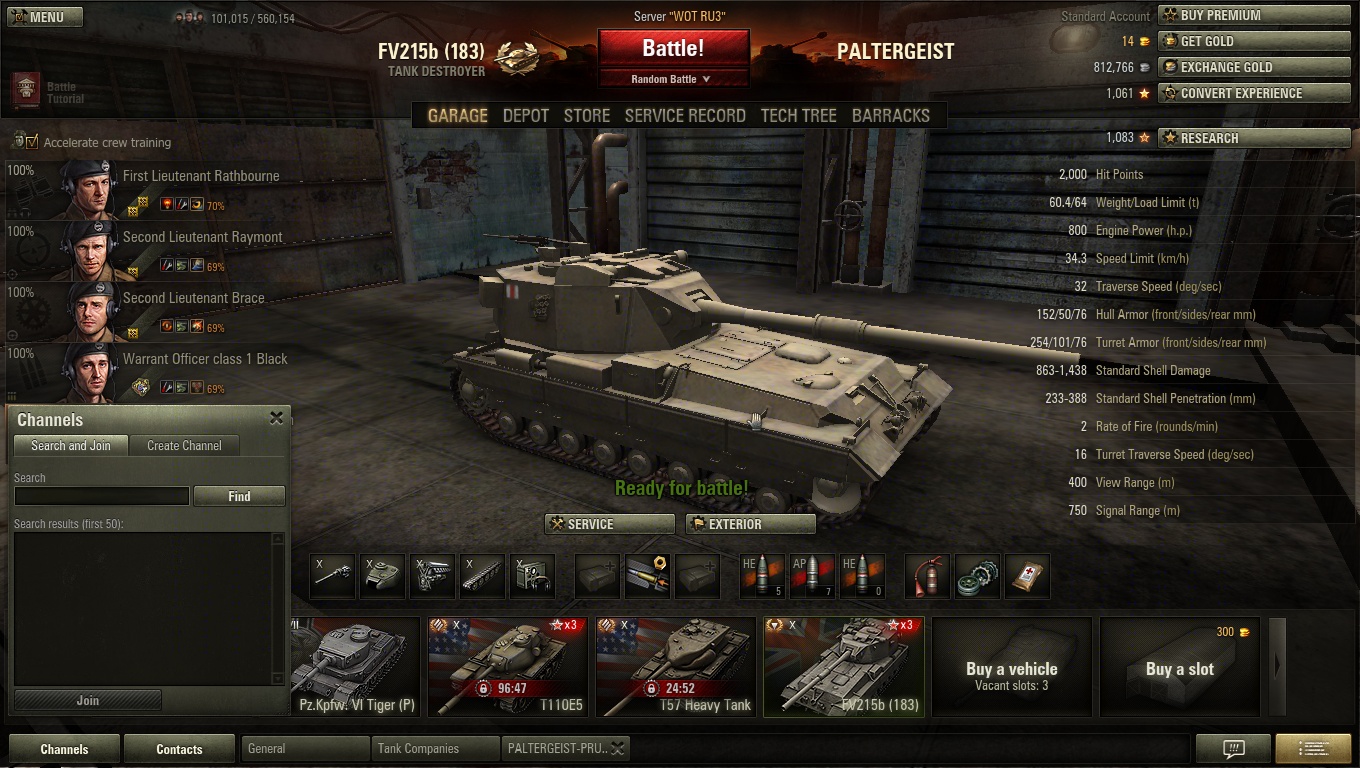Toggle the Accelerate crew training checkbox
The height and width of the screenshot is (768, 1360).
(x=32, y=142)
